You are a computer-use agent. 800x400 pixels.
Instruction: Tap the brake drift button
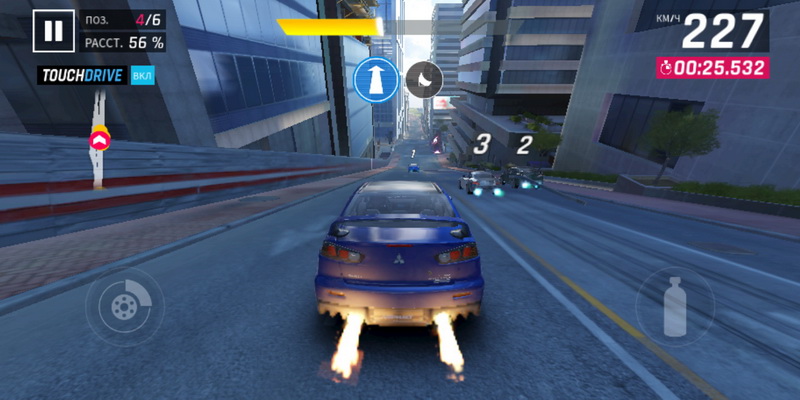pyautogui.click(x=125, y=305)
